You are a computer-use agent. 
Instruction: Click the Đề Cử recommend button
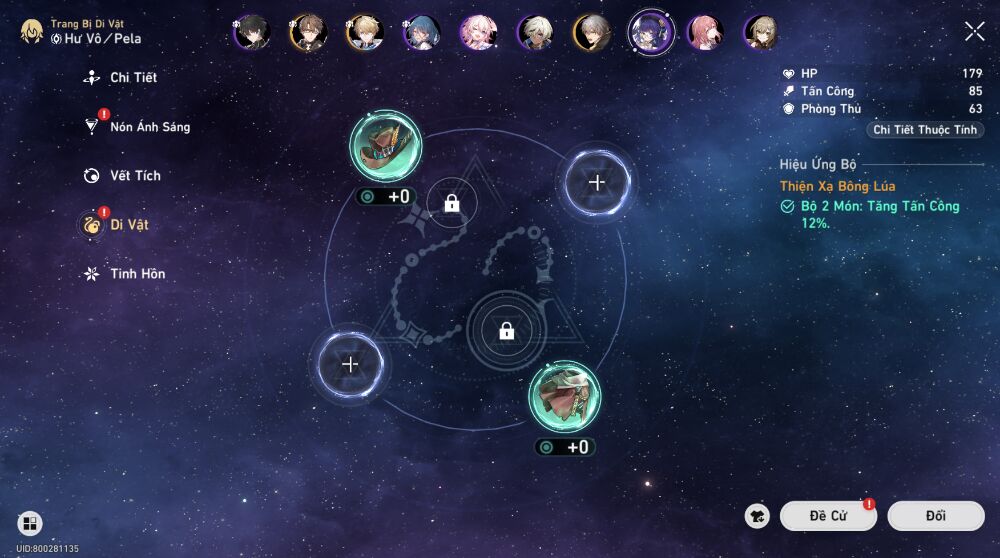click(x=828, y=516)
